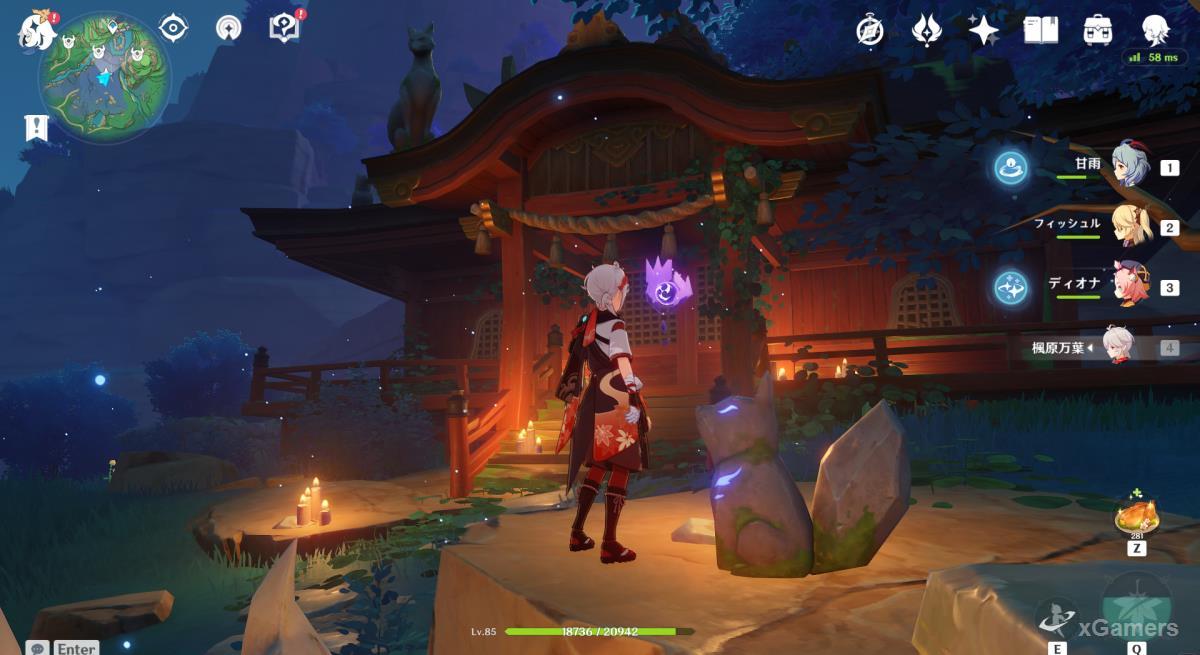Open the winged battle pass icon
This screenshot has width=1200, height=655.
point(927,31)
